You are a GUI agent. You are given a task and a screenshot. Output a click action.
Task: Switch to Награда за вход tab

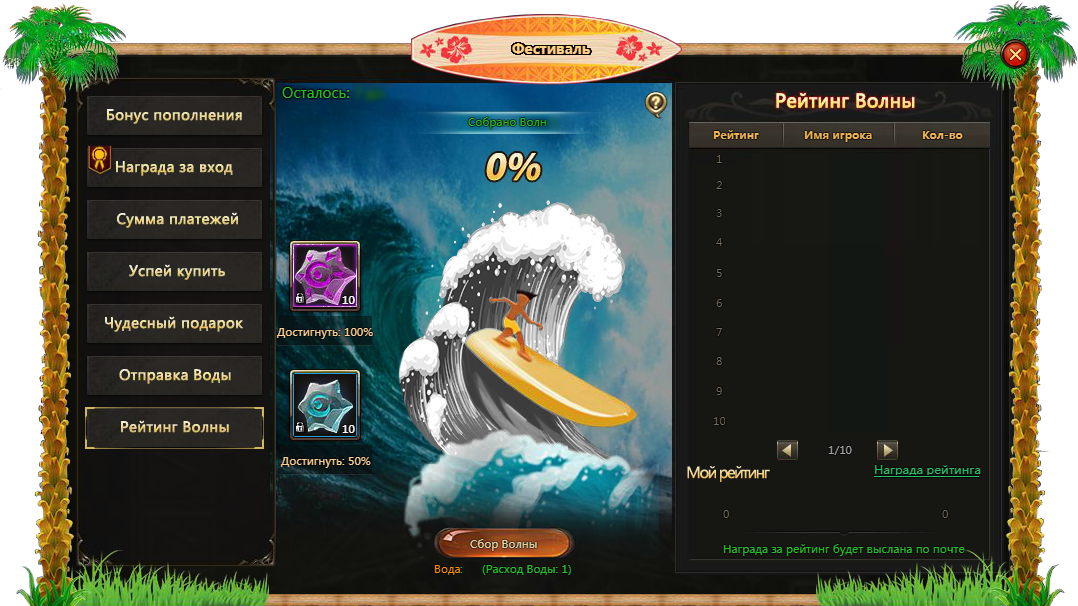(x=174, y=167)
